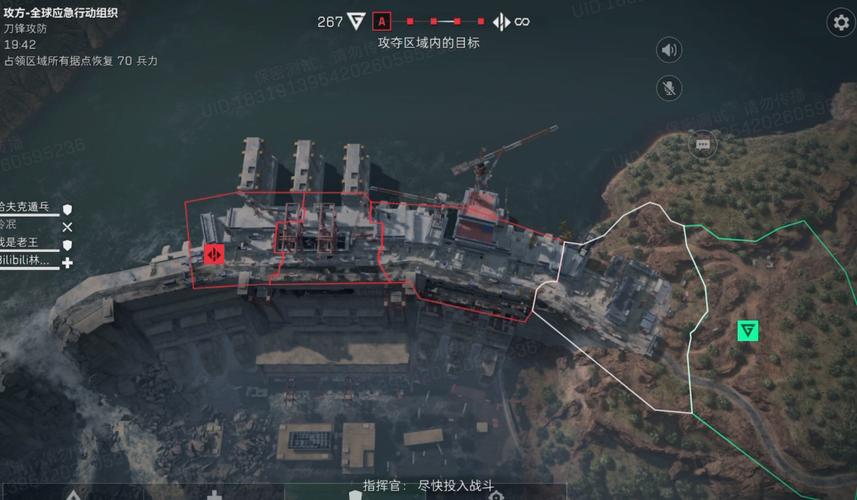Select the green attacker spawn marker
This screenshot has height=500, width=857.
747,330
